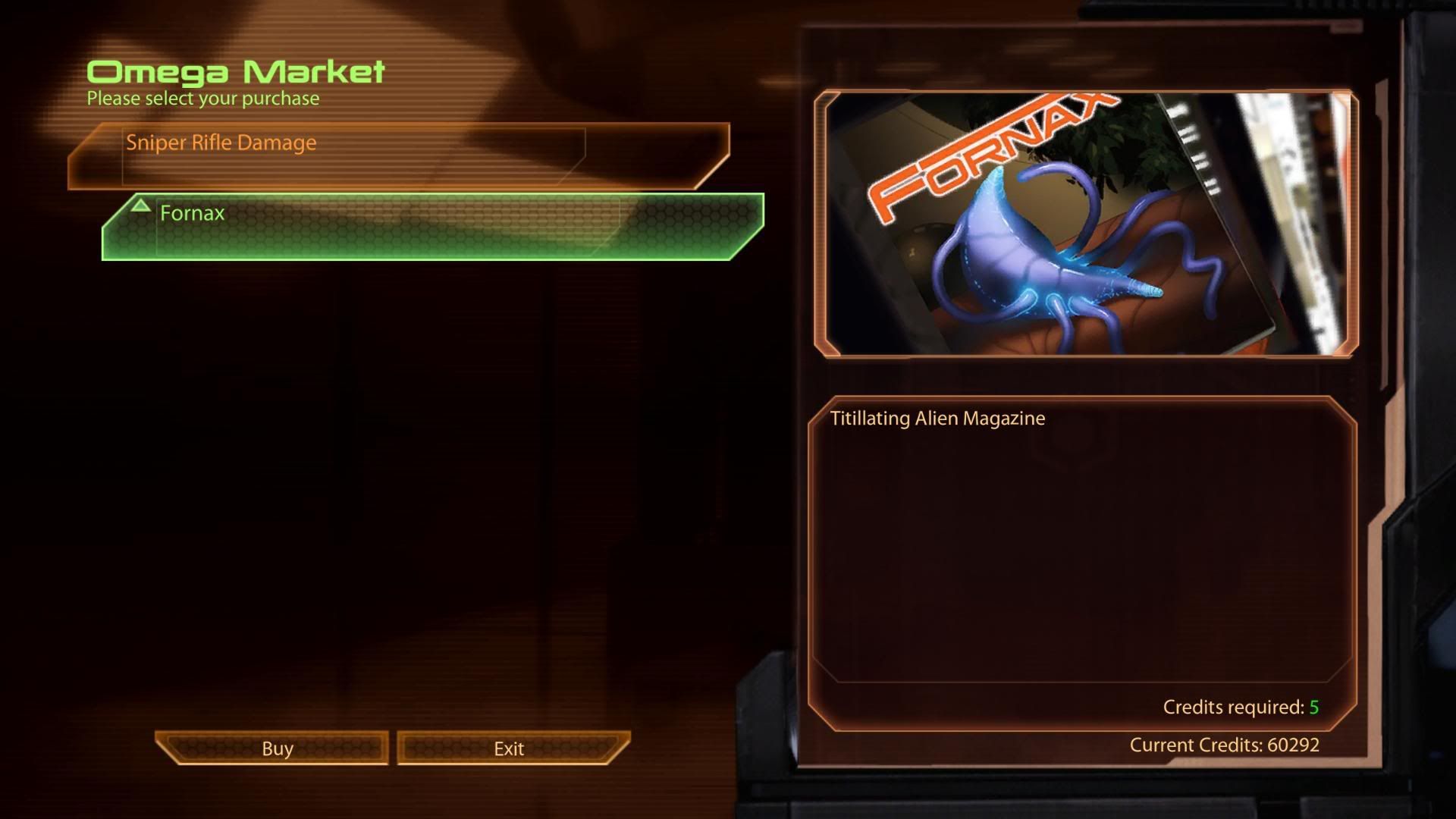The image size is (1456, 819).
Task: Click the Fornax magazine preview image
Action: [x=1085, y=224]
